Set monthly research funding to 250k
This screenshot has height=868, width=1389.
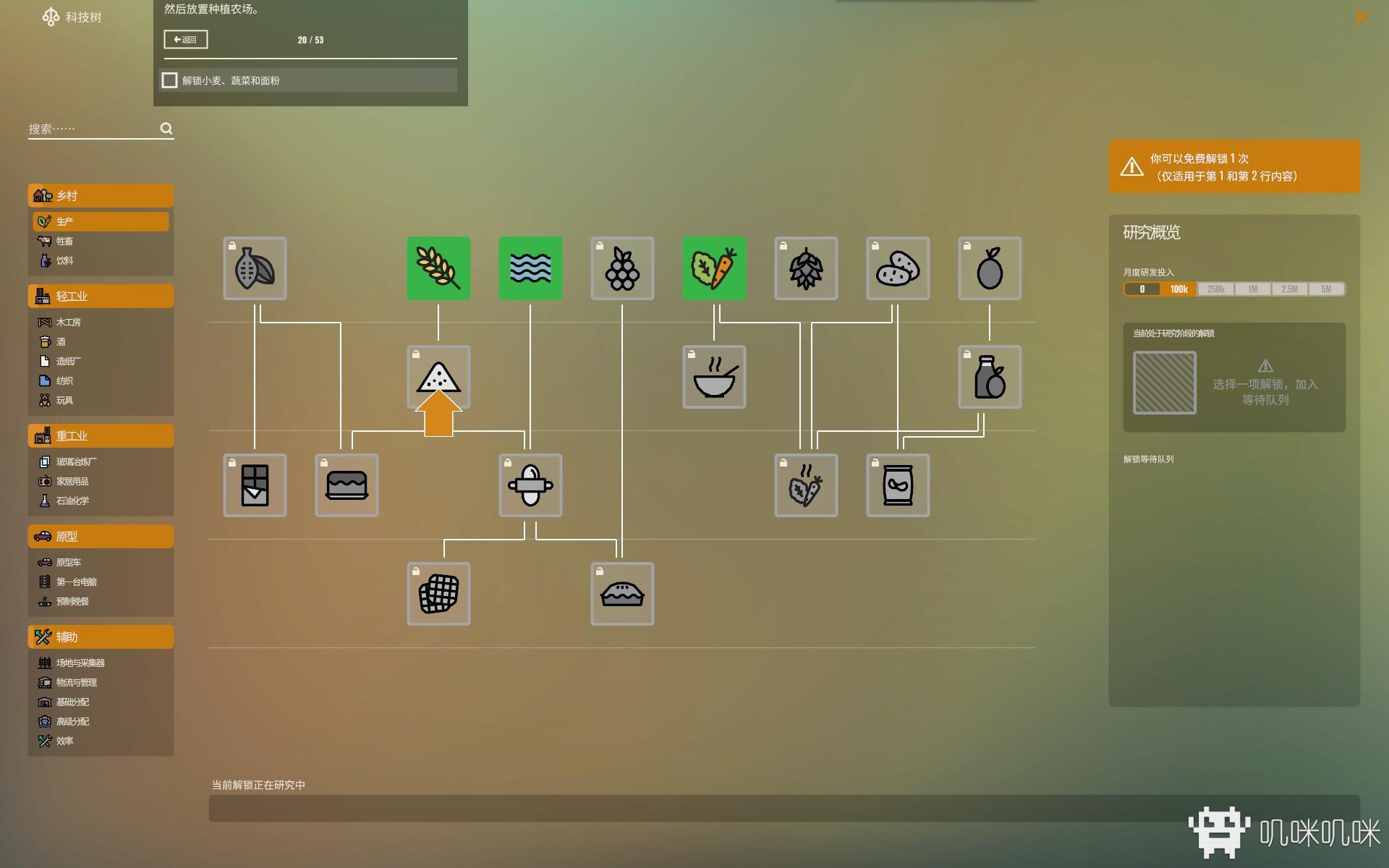[1215, 289]
